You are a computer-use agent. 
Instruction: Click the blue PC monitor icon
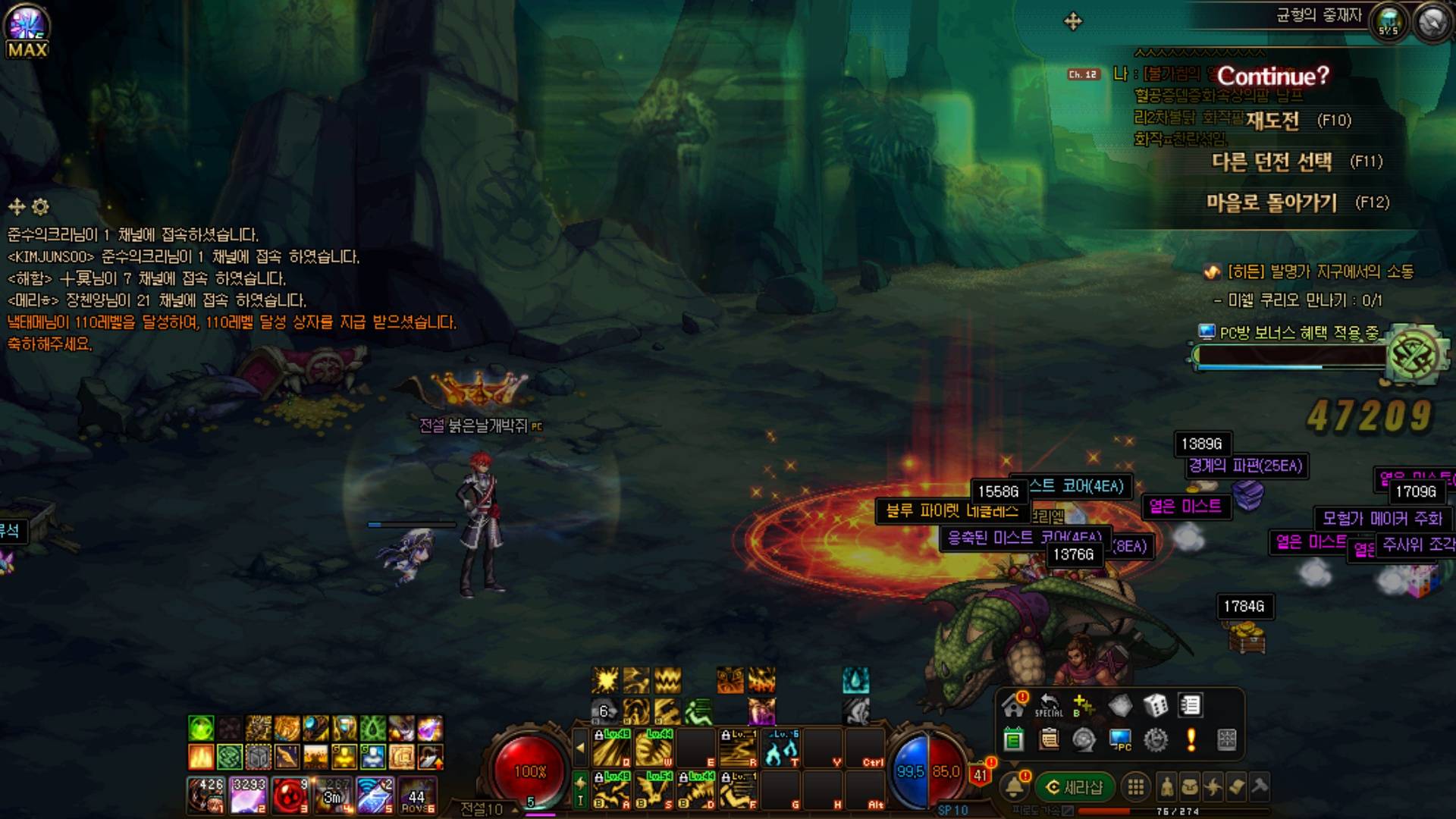(1120, 739)
